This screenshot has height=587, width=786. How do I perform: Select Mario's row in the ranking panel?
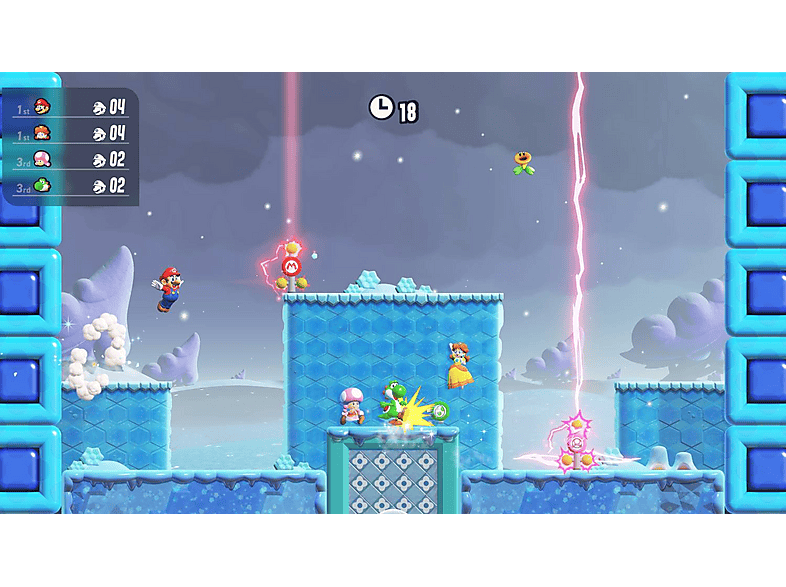(70, 107)
